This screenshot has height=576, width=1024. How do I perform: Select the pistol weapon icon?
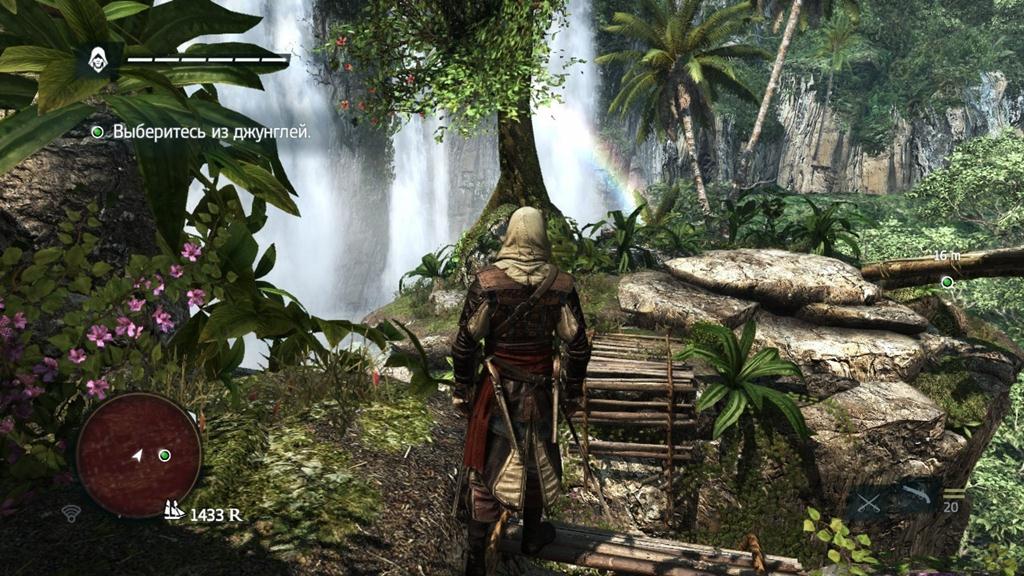click(915, 495)
